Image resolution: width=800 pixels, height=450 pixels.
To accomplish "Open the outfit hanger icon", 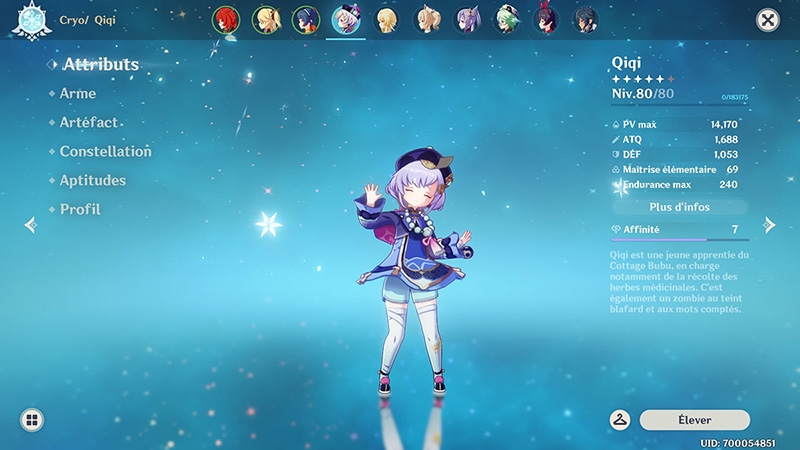I will [620, 420].
